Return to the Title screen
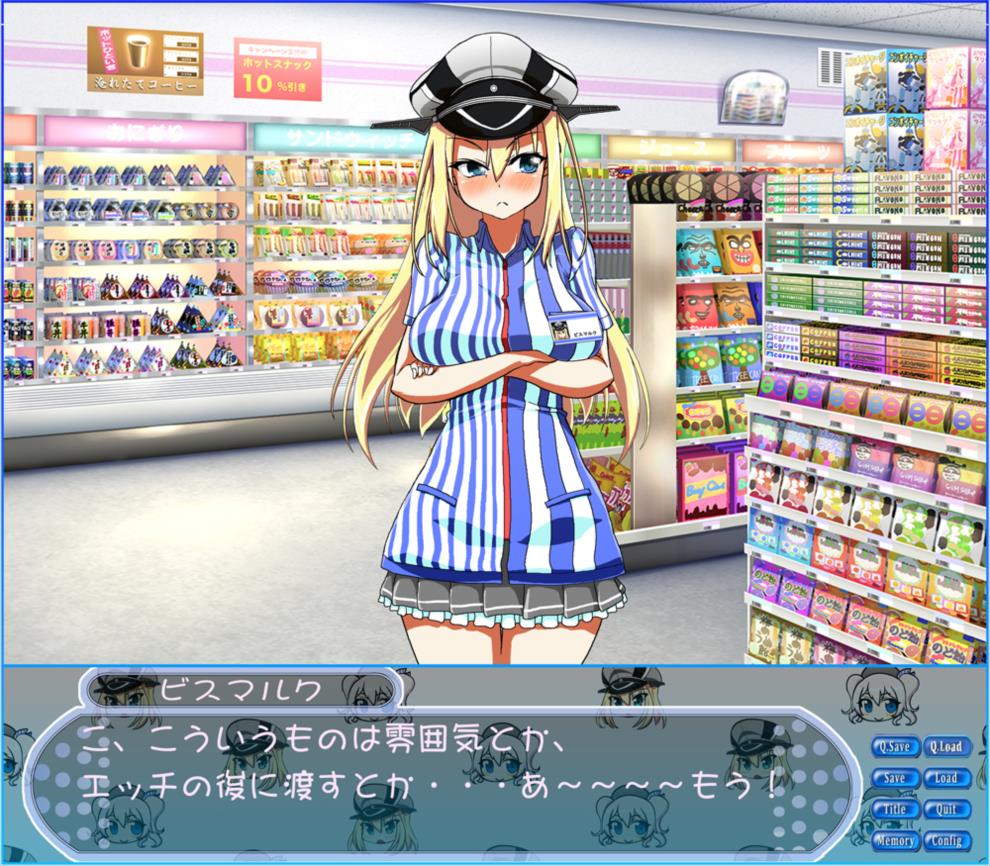 895,809
